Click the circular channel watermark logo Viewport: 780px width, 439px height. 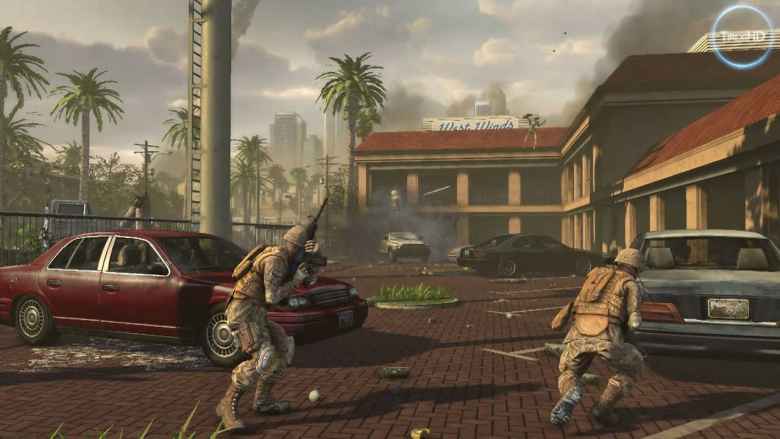tap(742, 36)
